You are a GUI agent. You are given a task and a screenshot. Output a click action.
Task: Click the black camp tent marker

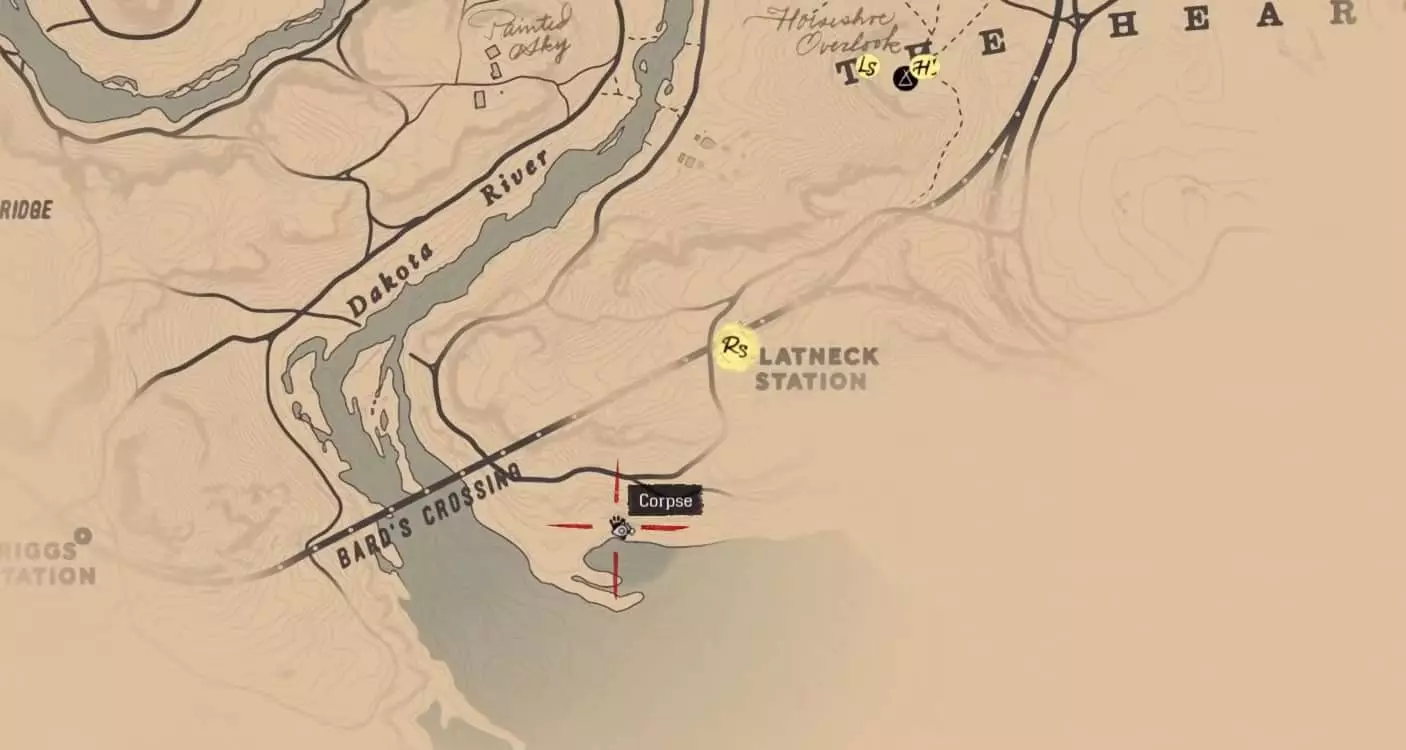click(905, 77)
